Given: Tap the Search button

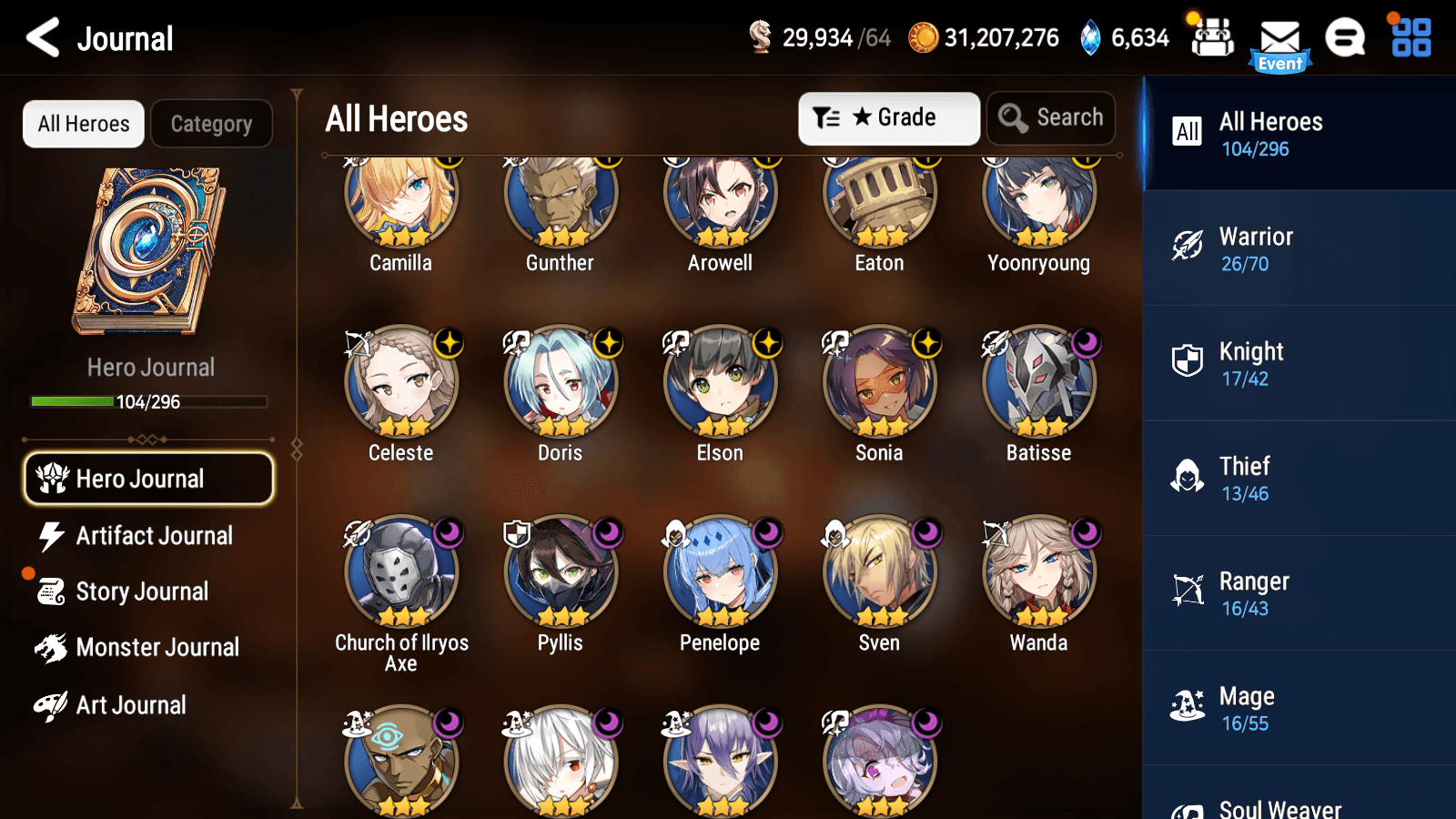Looking at the screenshot, I should (x=1051, y=117).
